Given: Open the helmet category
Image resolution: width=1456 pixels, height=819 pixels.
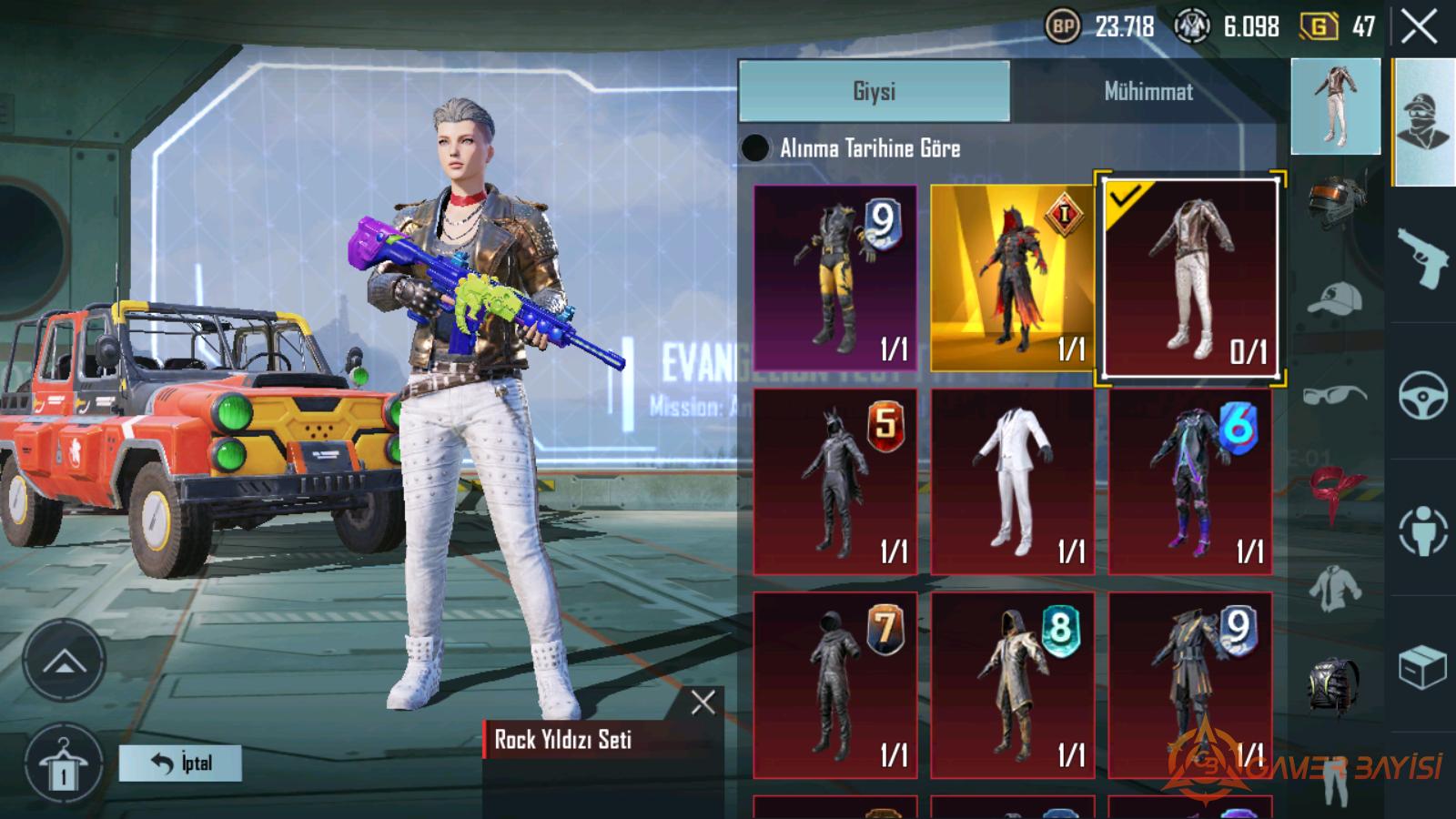Looking at the screenshot, I should [1336, 203].
